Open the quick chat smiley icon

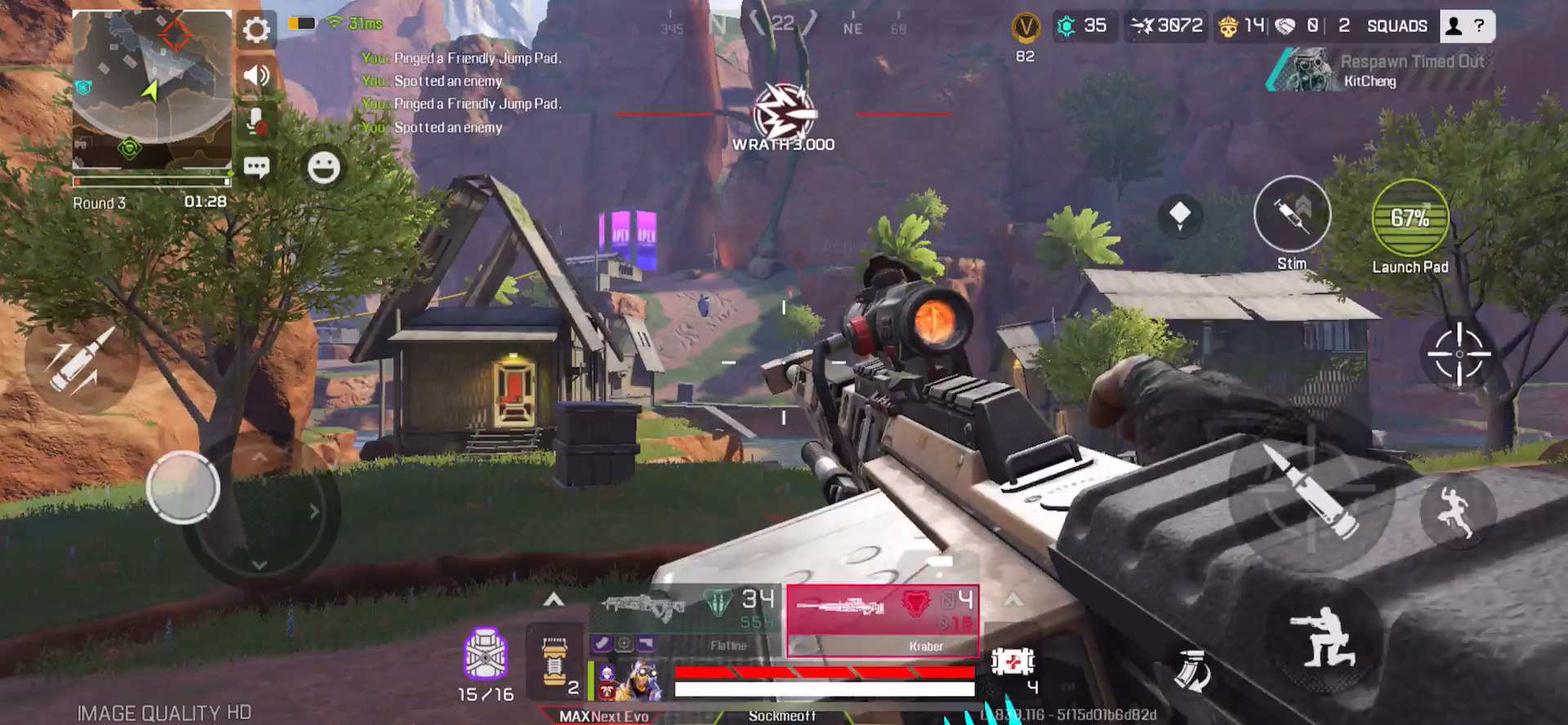(323, 167)
